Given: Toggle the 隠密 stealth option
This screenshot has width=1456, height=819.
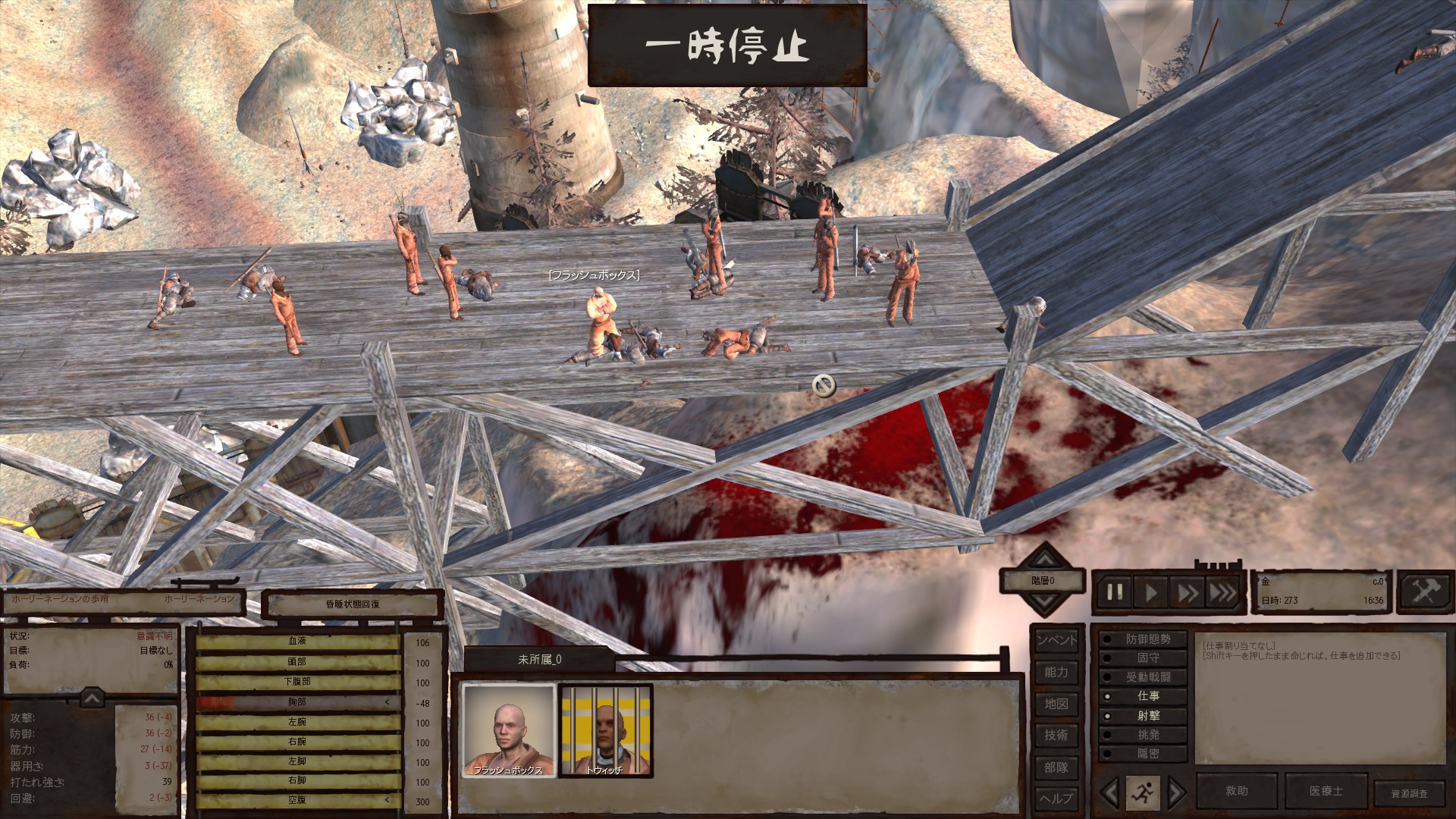Looking at the screenshot, I should pyautogui.click(x=1142, y=754).
